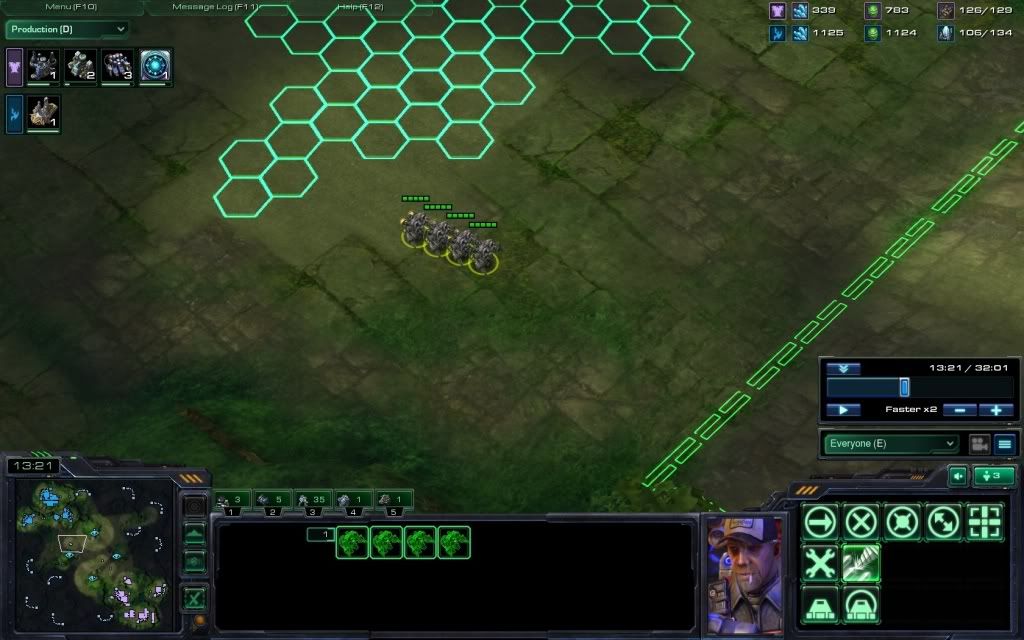Choose the Repair wrench ability

(x=820, y=563)
